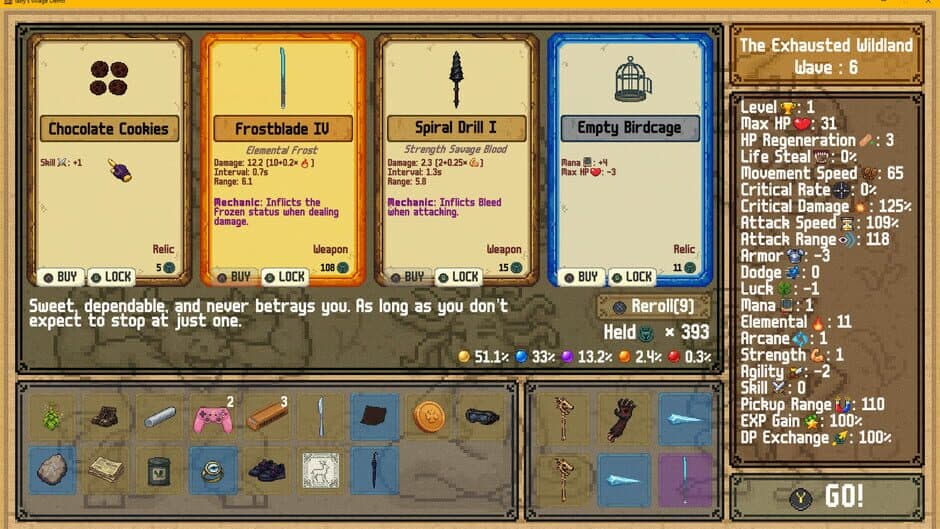Image resolution: width=940 pixels, height=529 pixels.
Task: Select the orange paw coin relic
Action: (x=430, y=416)
